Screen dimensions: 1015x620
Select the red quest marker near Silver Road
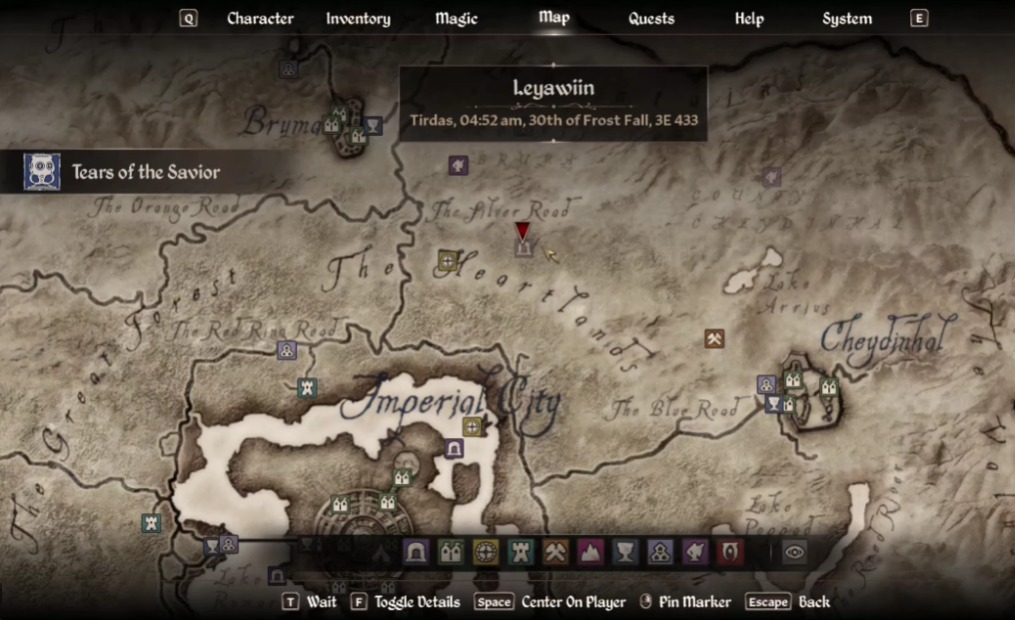522,232
